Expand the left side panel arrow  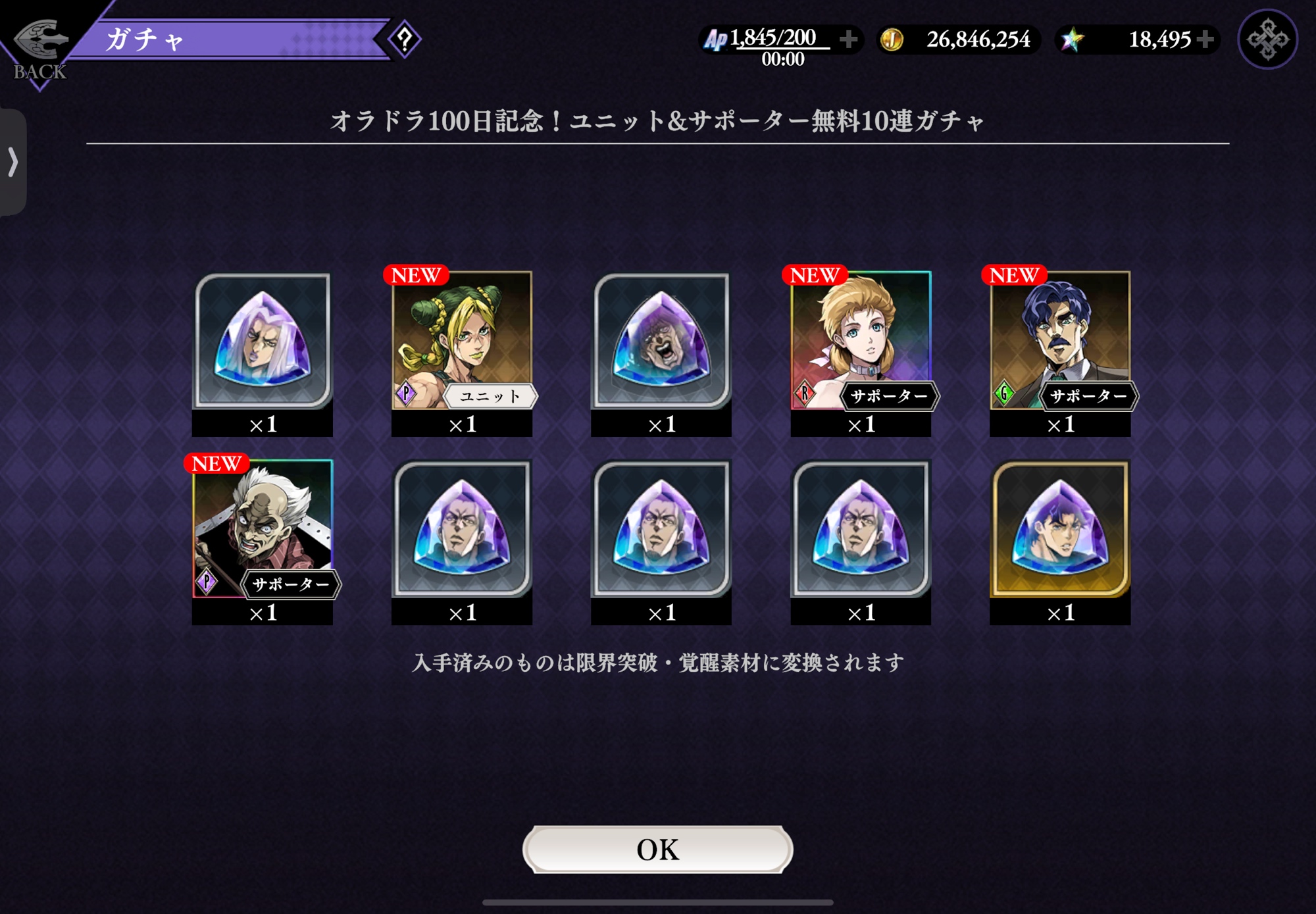pyautogui.click(x=13, y=162)
